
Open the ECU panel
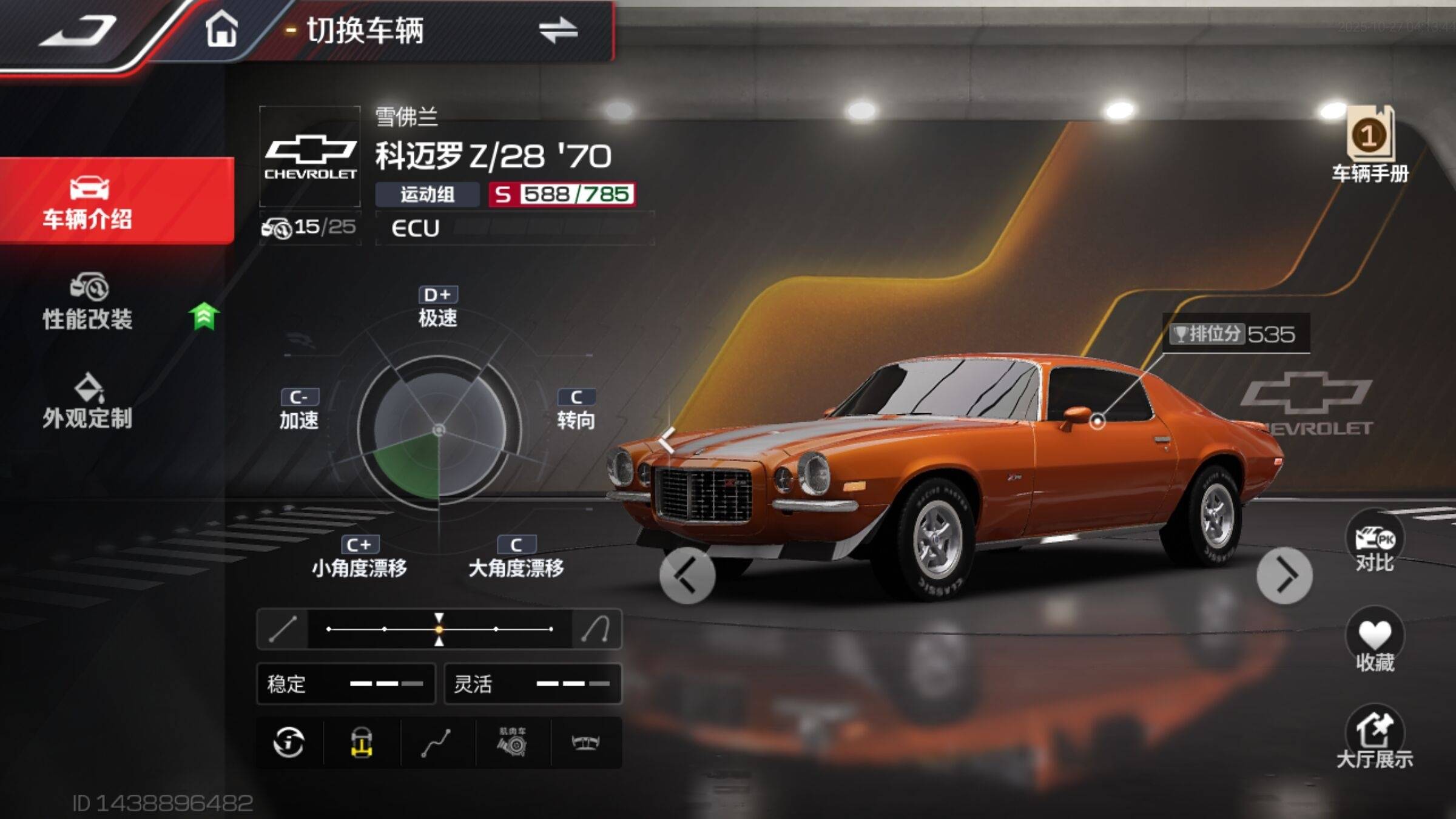514,228
